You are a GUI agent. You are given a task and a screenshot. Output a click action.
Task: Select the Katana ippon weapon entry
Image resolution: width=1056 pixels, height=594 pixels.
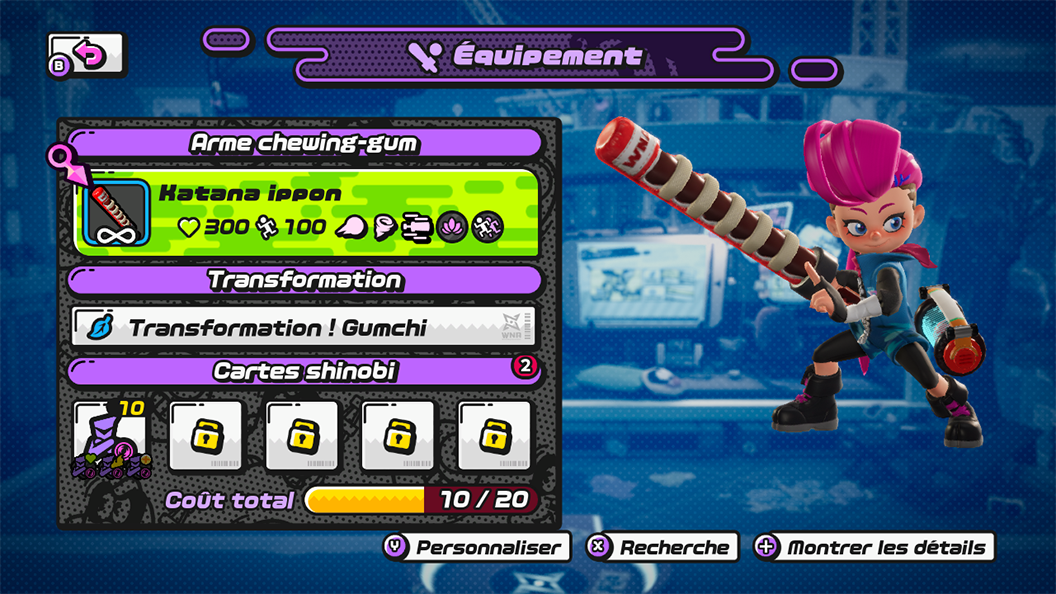[306, 211]
